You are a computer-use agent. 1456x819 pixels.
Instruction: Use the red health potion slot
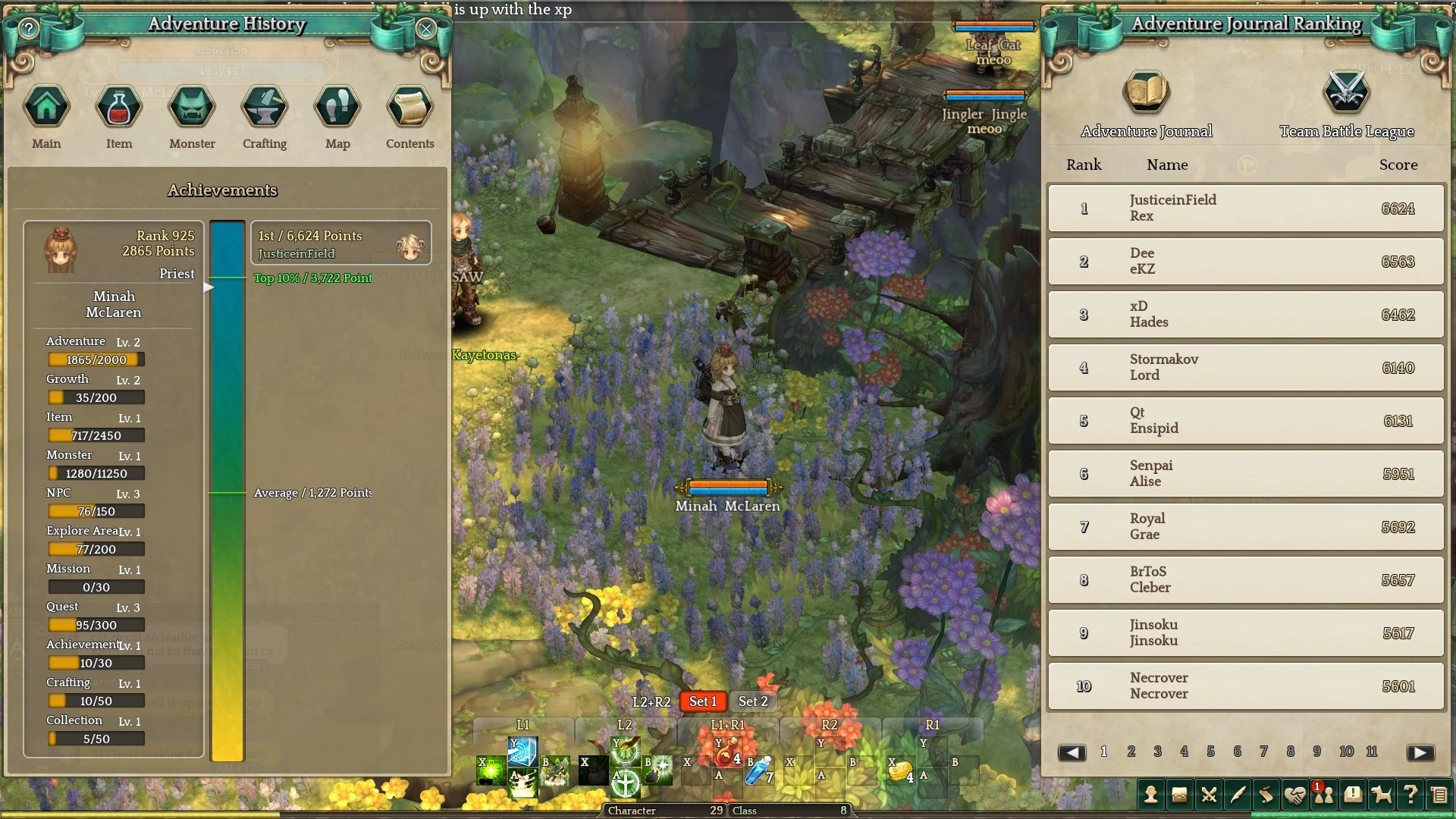(726, 753)
